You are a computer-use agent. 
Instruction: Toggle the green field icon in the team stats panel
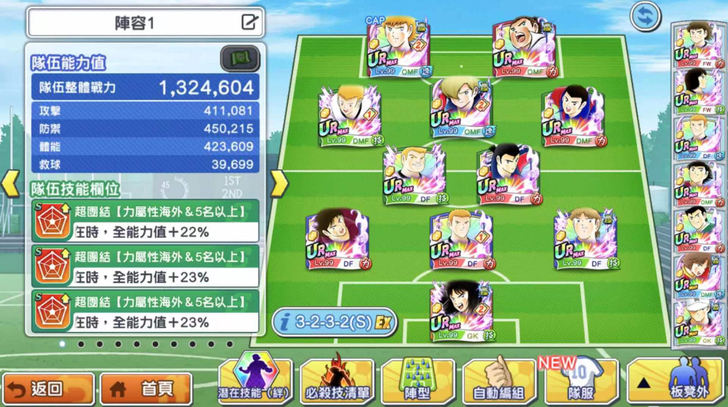coord(239,59)
